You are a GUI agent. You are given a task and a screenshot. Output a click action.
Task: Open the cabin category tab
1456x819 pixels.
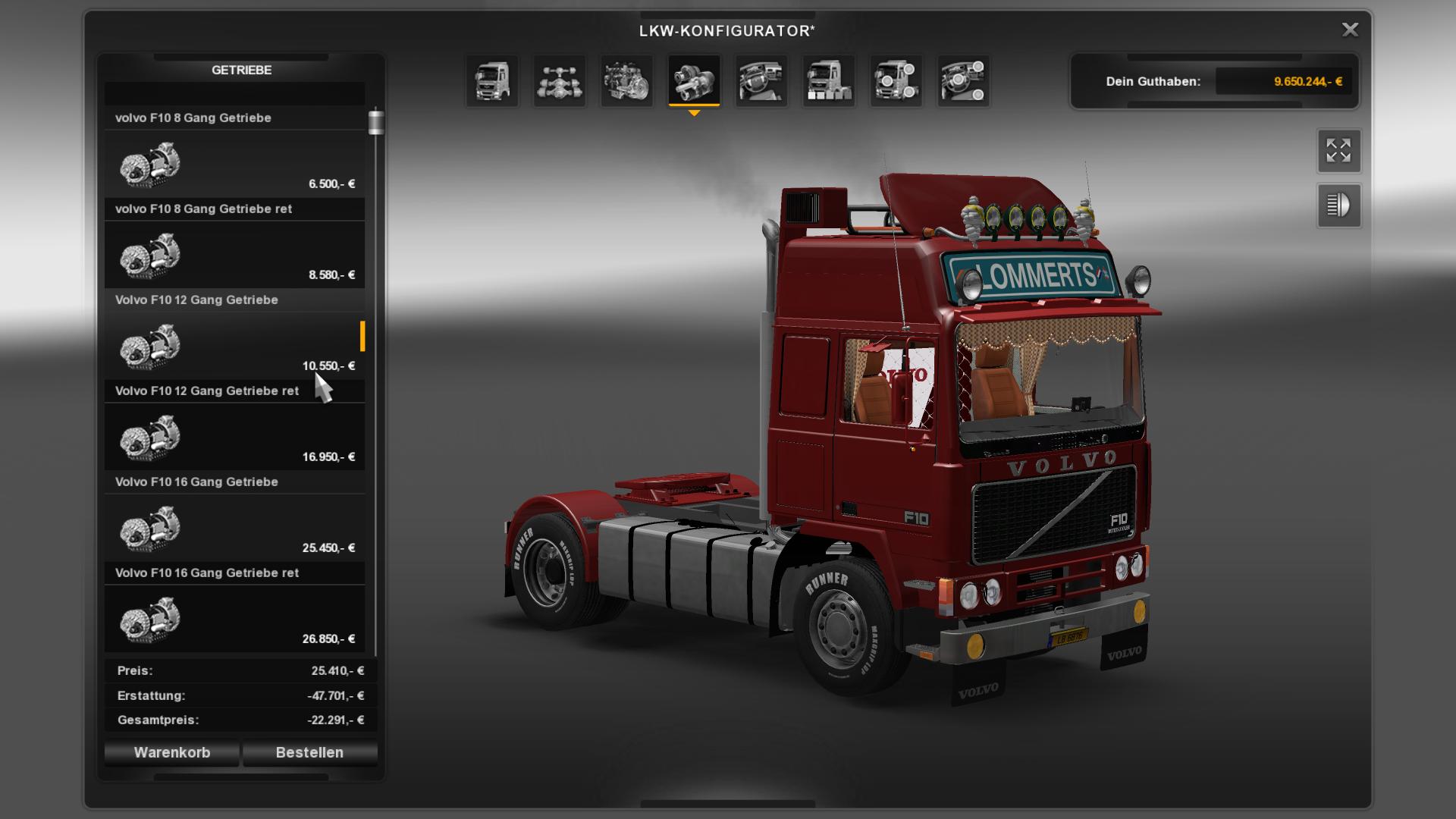pyautogui.click(x=492, y=80)
